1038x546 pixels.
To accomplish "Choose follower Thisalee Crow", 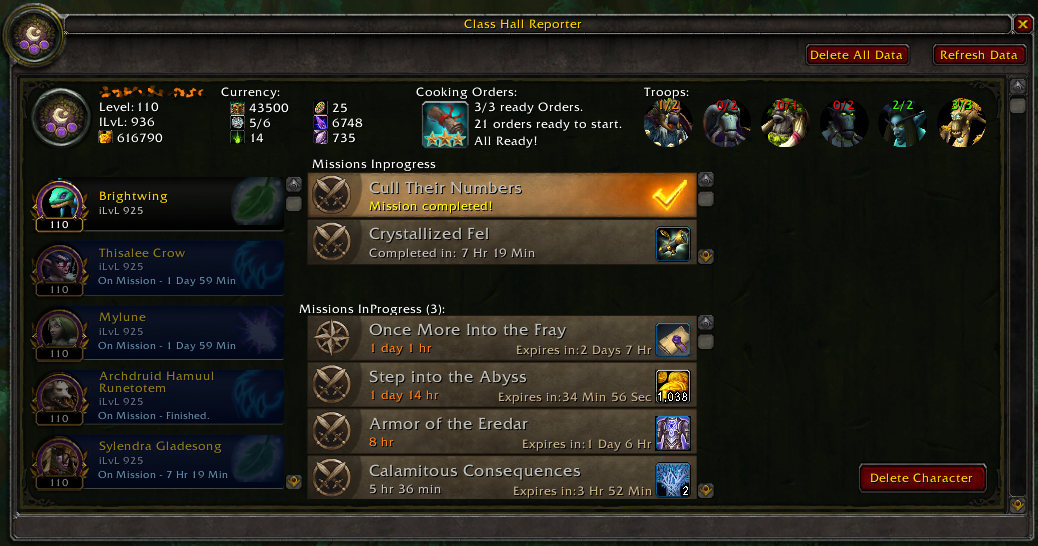I will [158, 268].
